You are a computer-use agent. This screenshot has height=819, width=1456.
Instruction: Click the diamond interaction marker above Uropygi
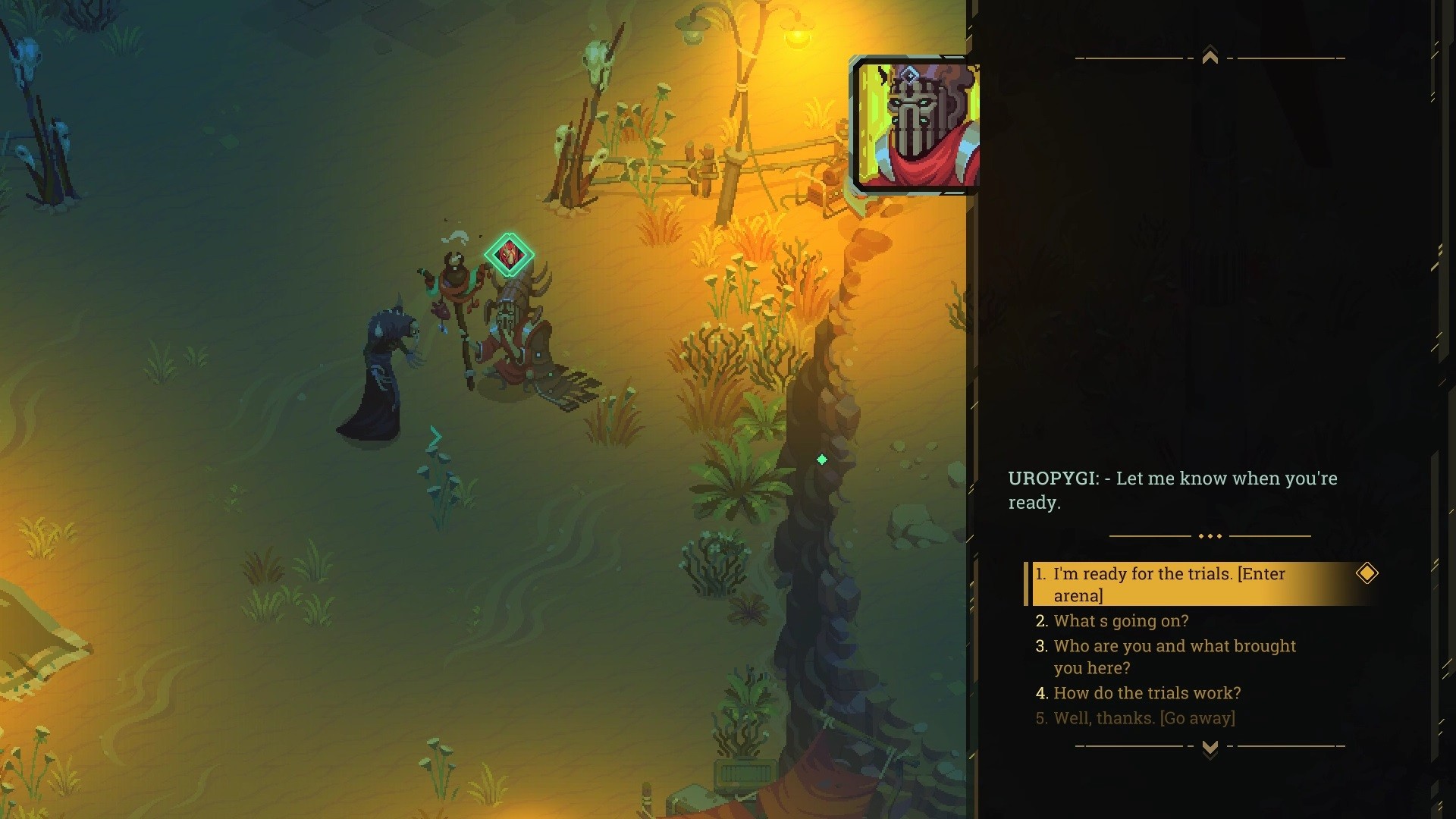(510, 255)
